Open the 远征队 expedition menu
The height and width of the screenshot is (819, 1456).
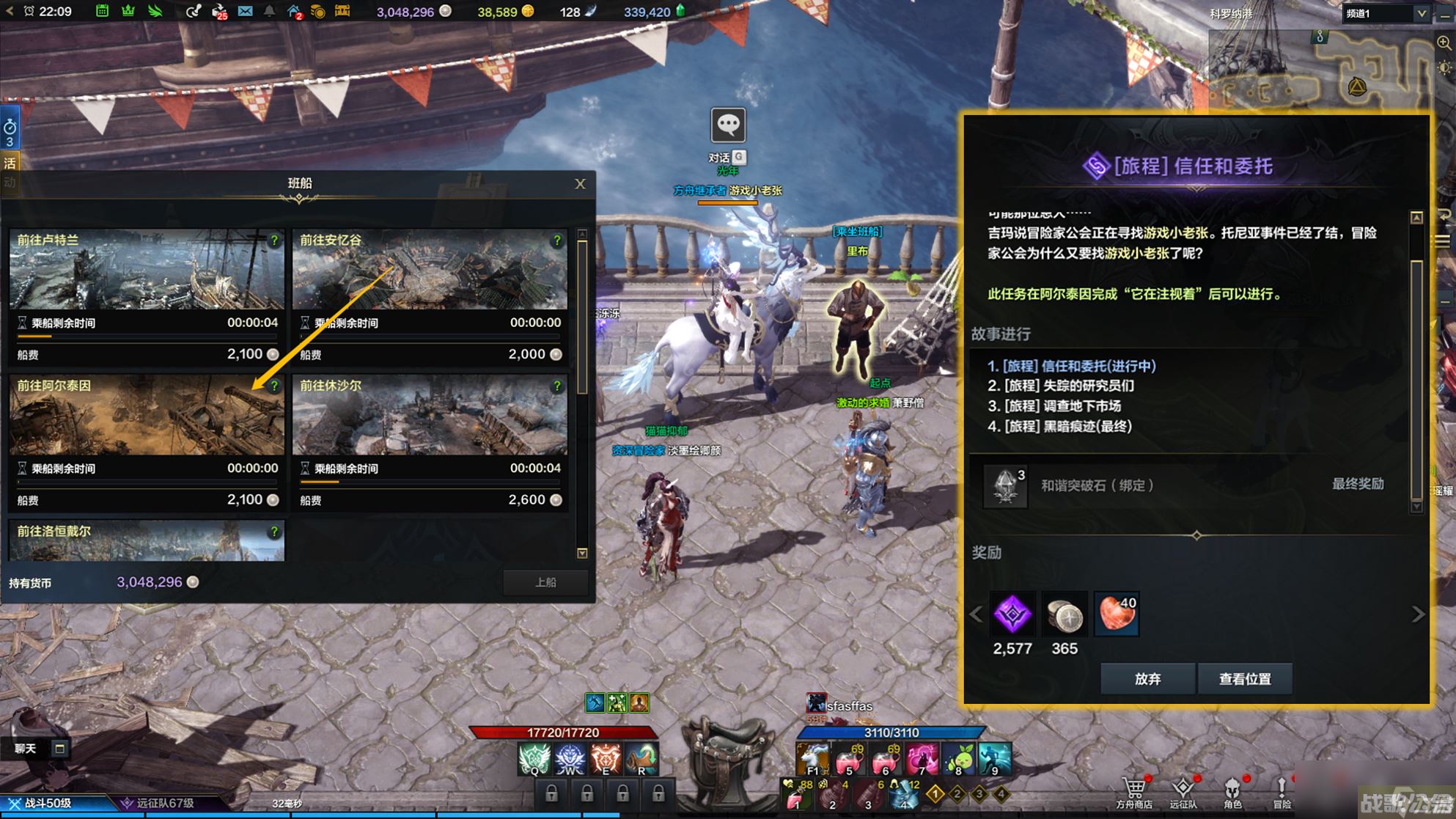(1183, 792)
